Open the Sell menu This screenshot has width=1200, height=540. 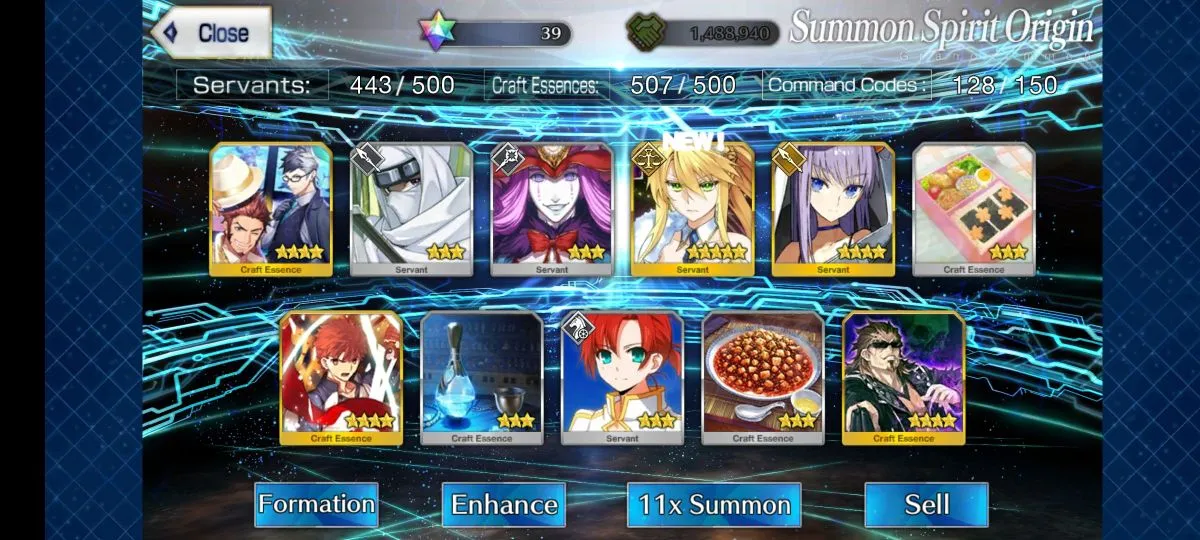click(926, 504)
